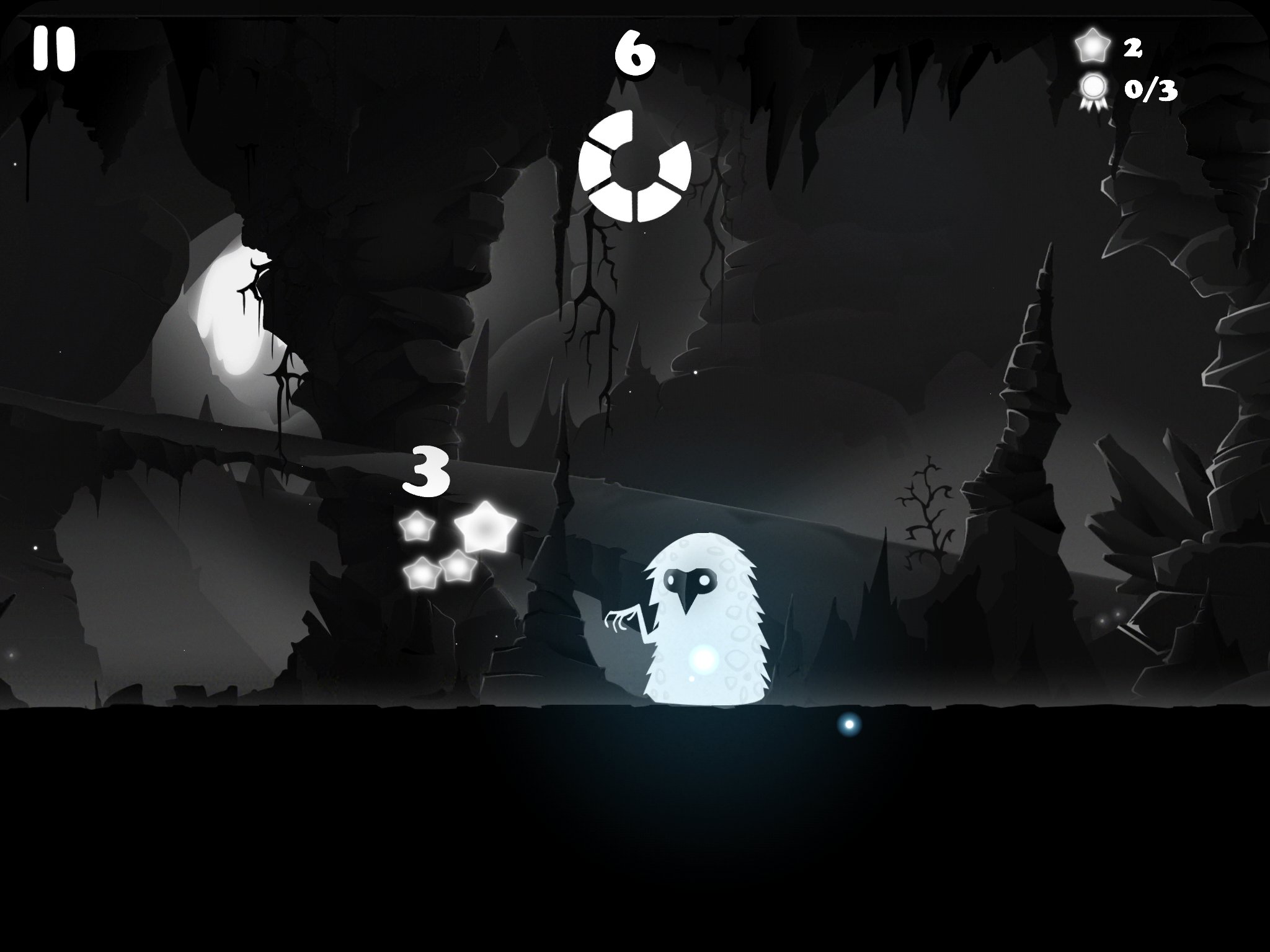Pause the game with the top-left button
Screen dimensions: 1270x952
tap(54, 49)
